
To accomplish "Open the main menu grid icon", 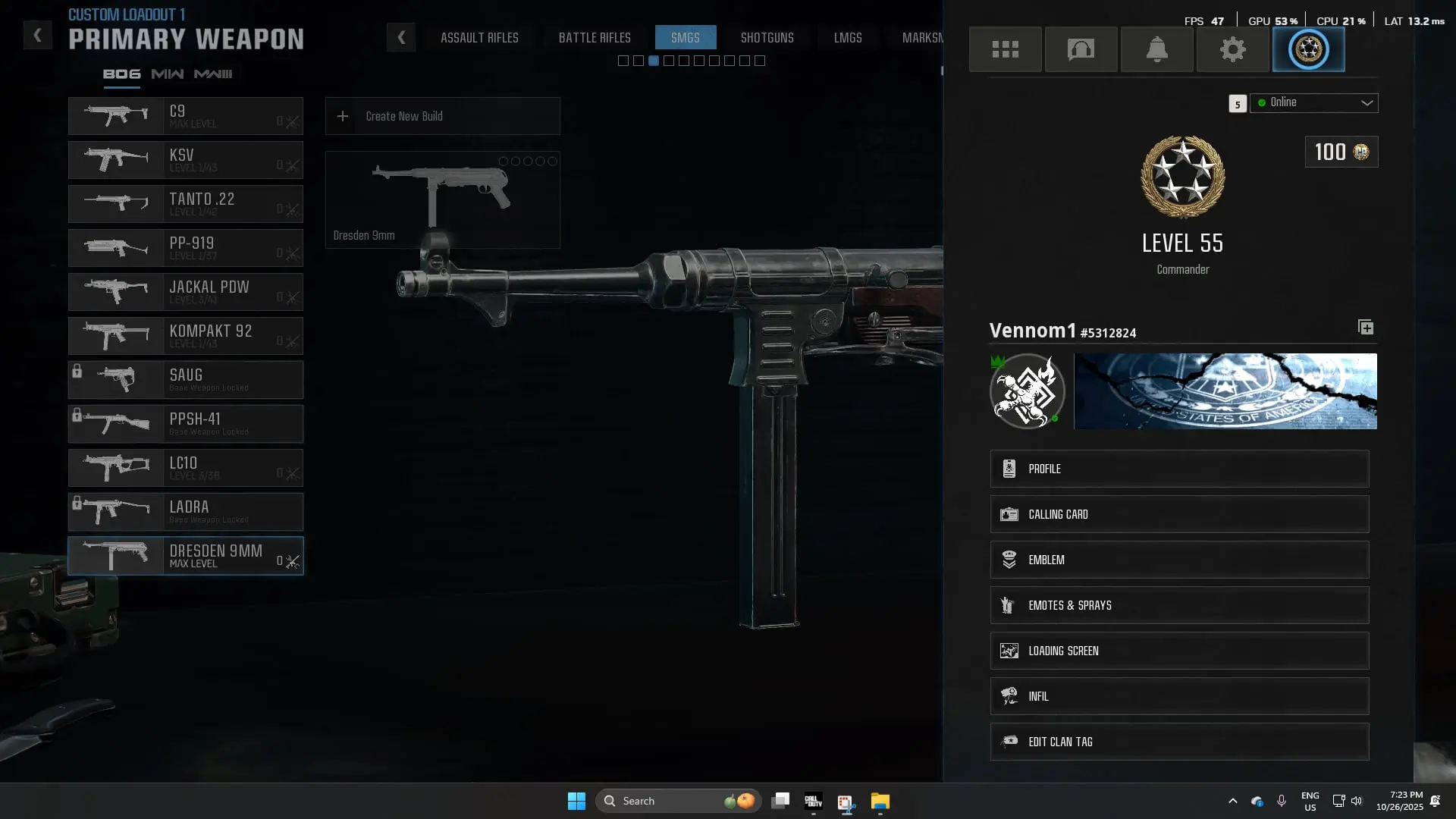I will click(x=1005, y=49).
